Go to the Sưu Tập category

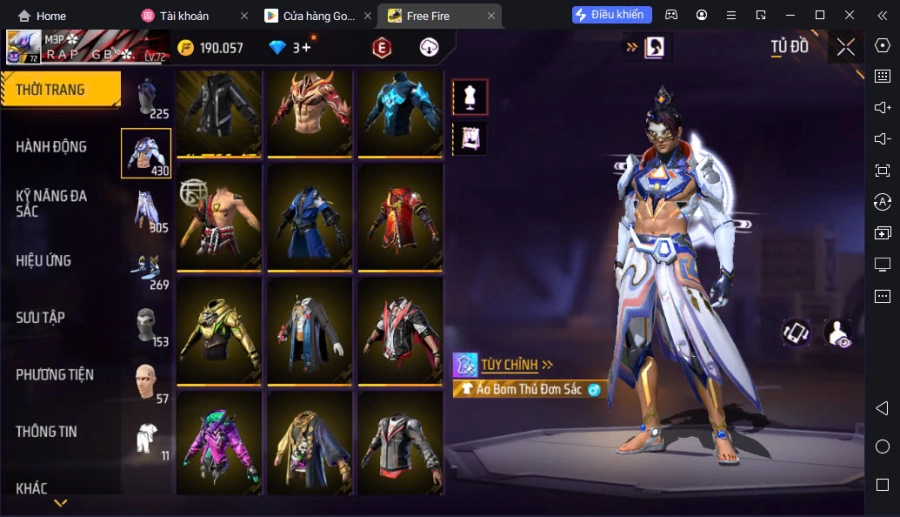click(x=41, y=318)
